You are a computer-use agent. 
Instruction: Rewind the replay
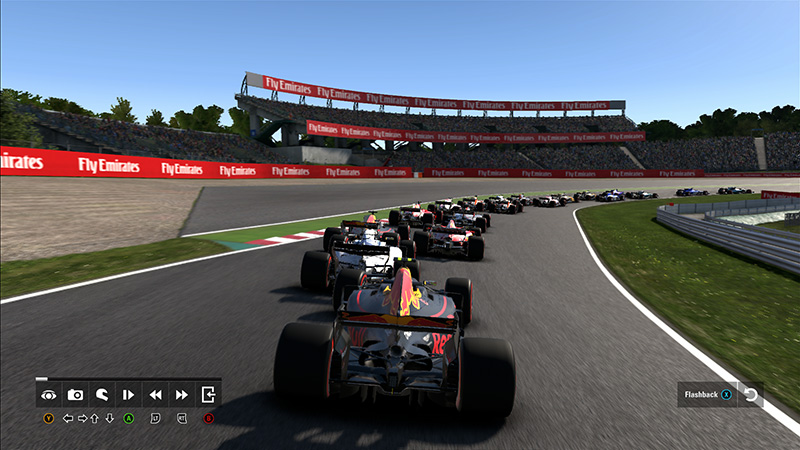click(155, 394)
